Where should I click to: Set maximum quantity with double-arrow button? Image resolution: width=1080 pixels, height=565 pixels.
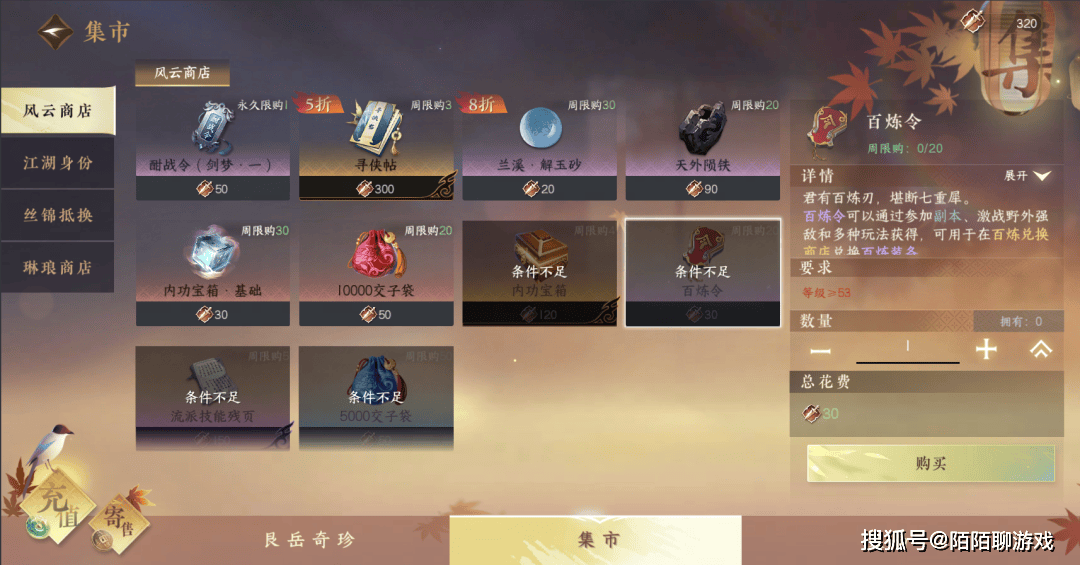(x=1040, y=350)
